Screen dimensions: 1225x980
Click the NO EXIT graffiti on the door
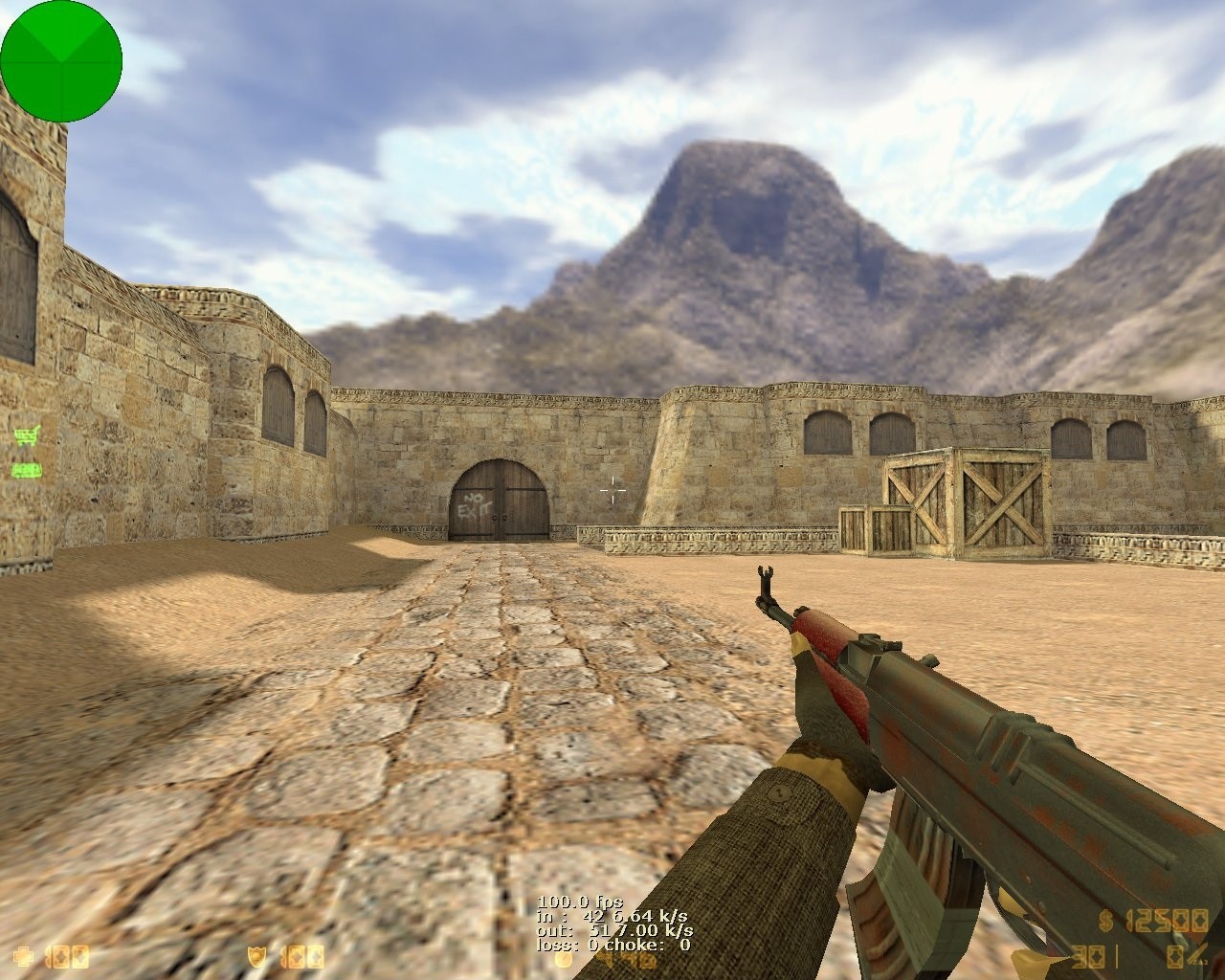475,505
